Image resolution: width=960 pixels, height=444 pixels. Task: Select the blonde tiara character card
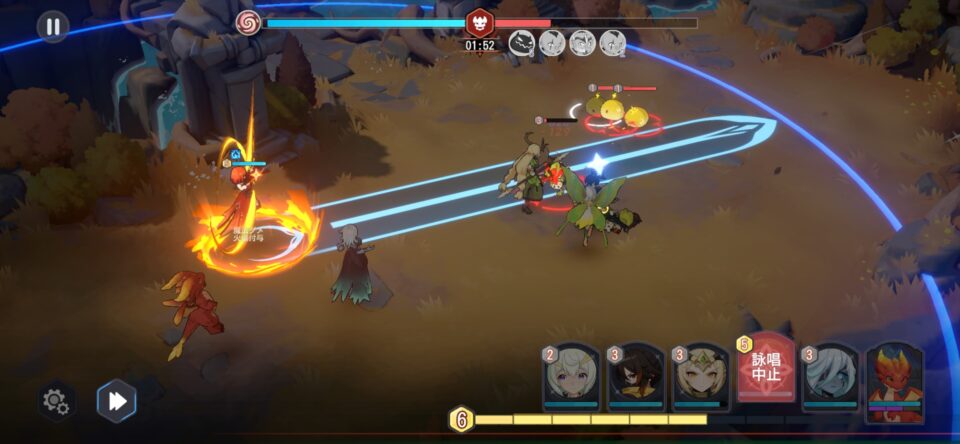pos(701,378)
